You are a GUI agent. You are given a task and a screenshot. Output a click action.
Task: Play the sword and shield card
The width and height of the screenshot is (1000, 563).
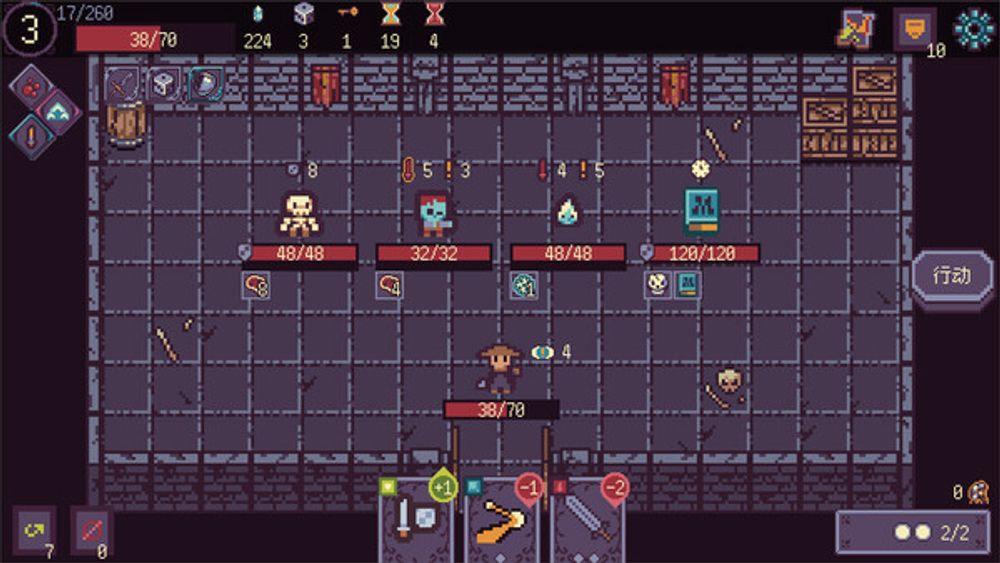coord(415,522)
